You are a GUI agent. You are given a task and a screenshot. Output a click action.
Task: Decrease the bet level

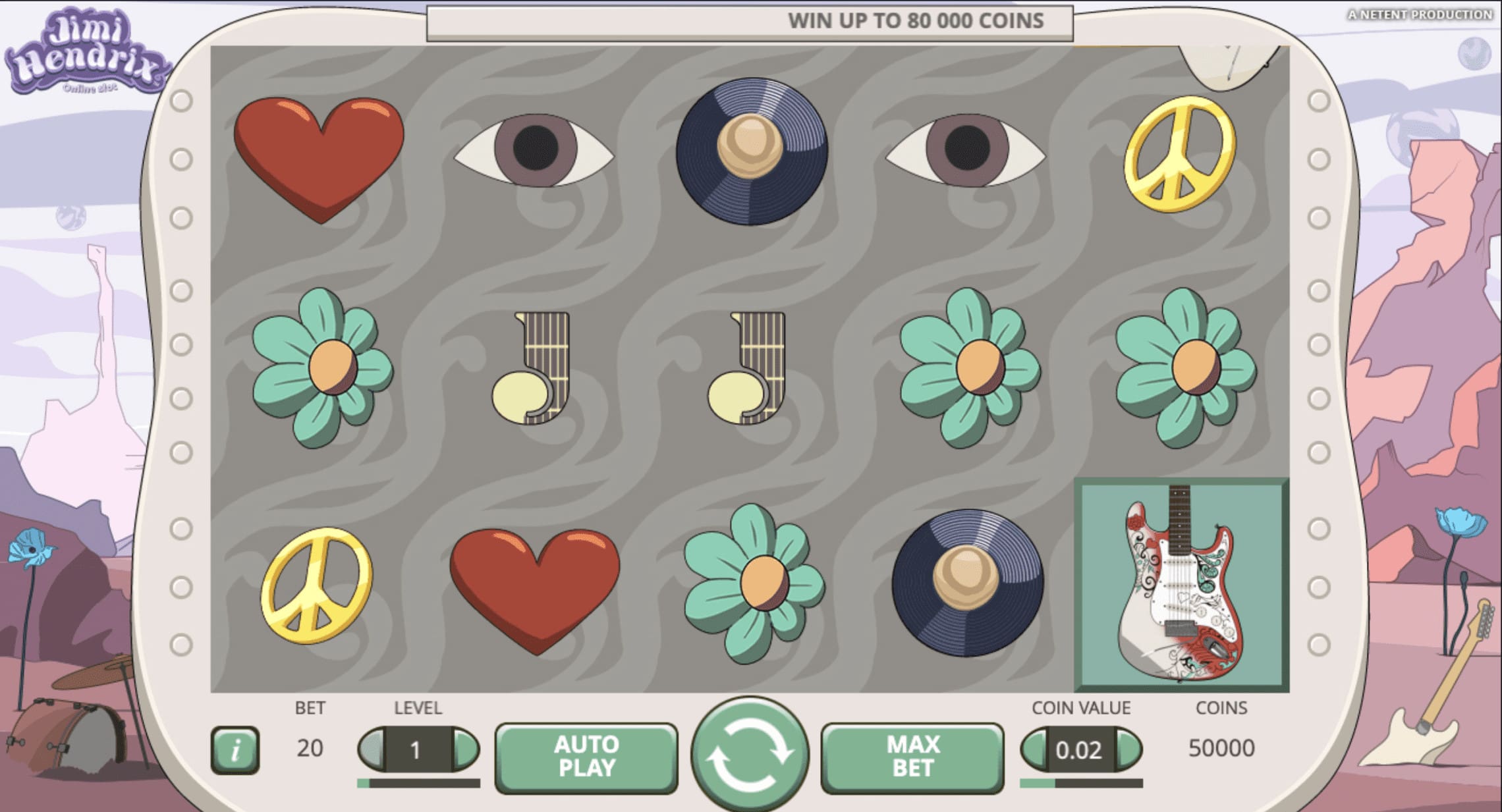pos(372,749)
